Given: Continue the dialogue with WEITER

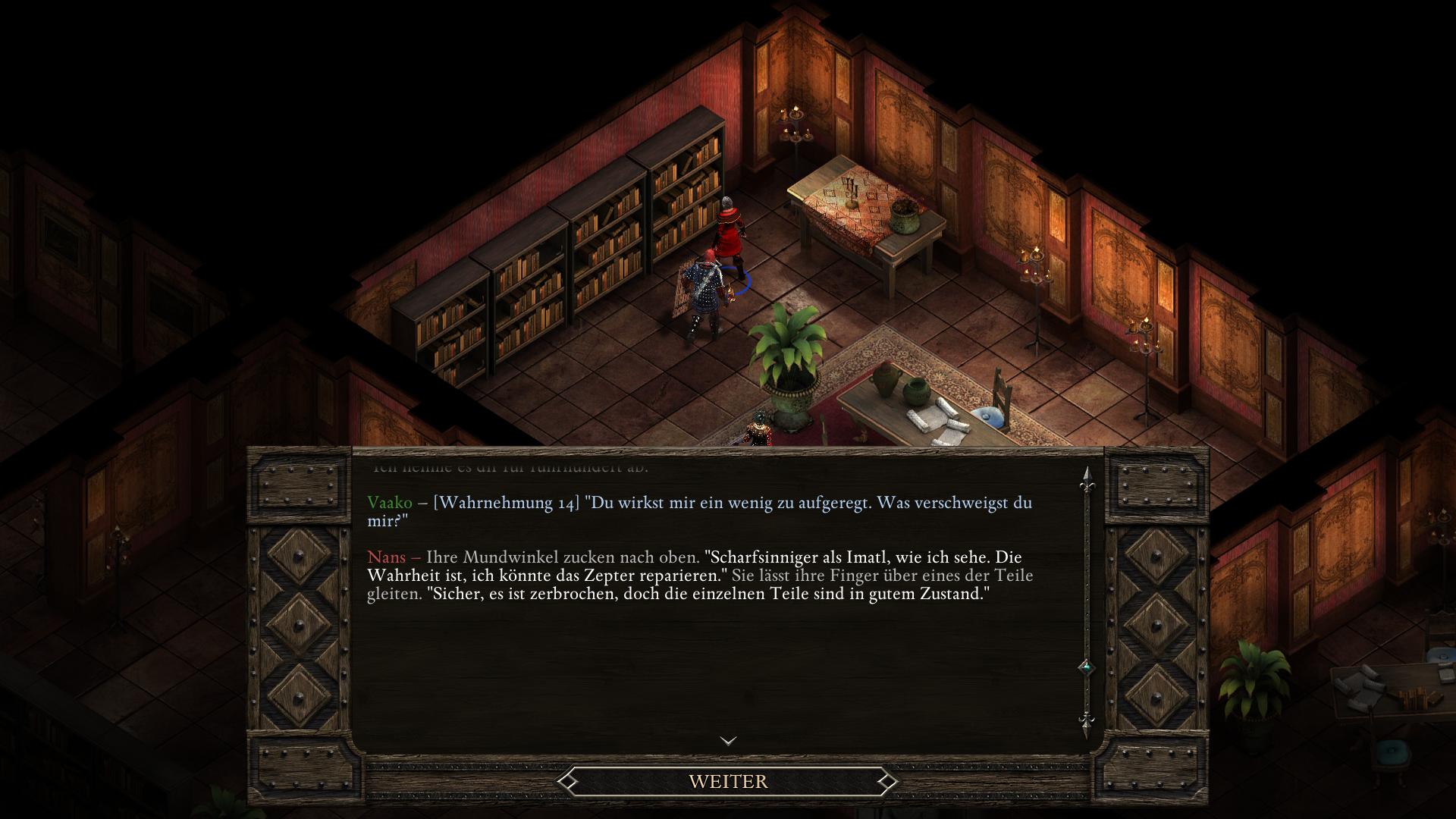Looking at the screenshot, I should click(x=728, y=781).
